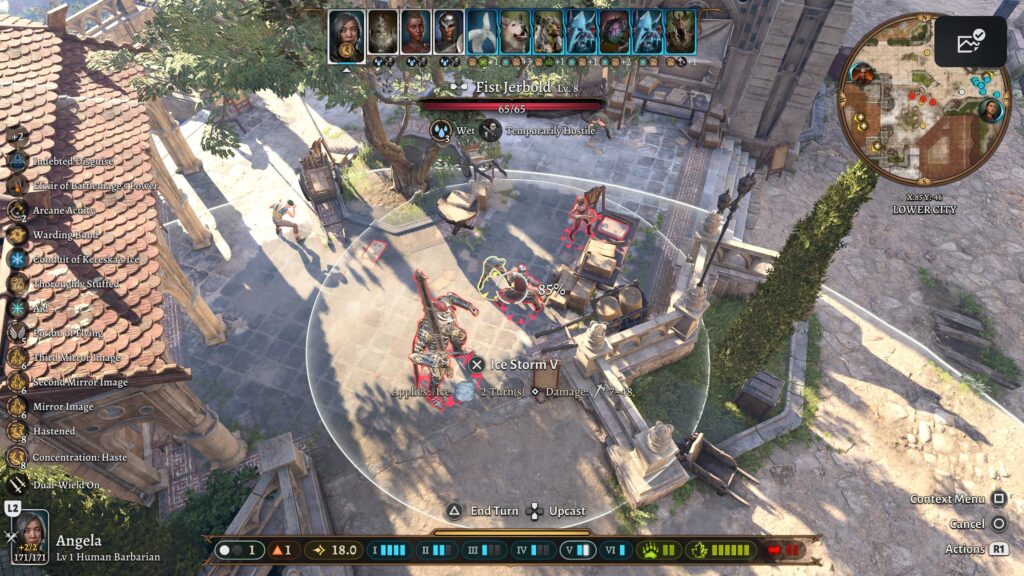Click the Dual-Wield On status icon
1024x576 pixels.
point(17,484)
